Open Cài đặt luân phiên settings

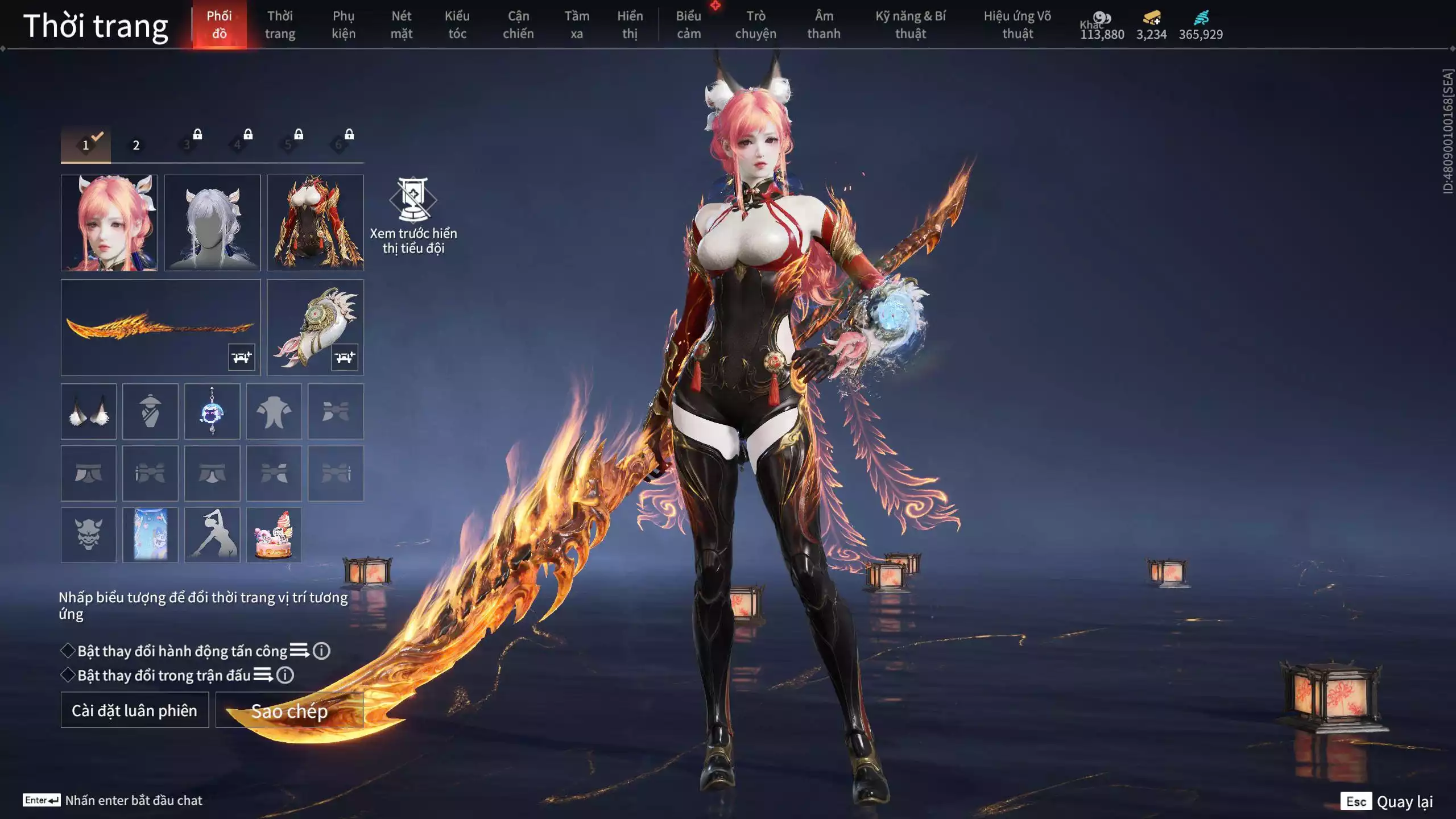[x=135, y=710]
